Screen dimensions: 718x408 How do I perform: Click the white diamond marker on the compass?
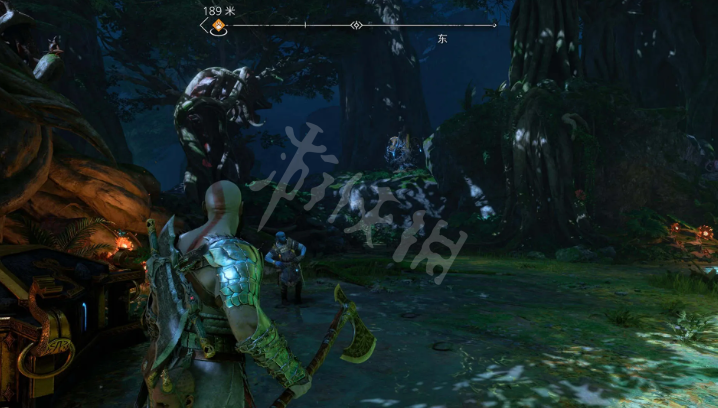click(357, 26)
